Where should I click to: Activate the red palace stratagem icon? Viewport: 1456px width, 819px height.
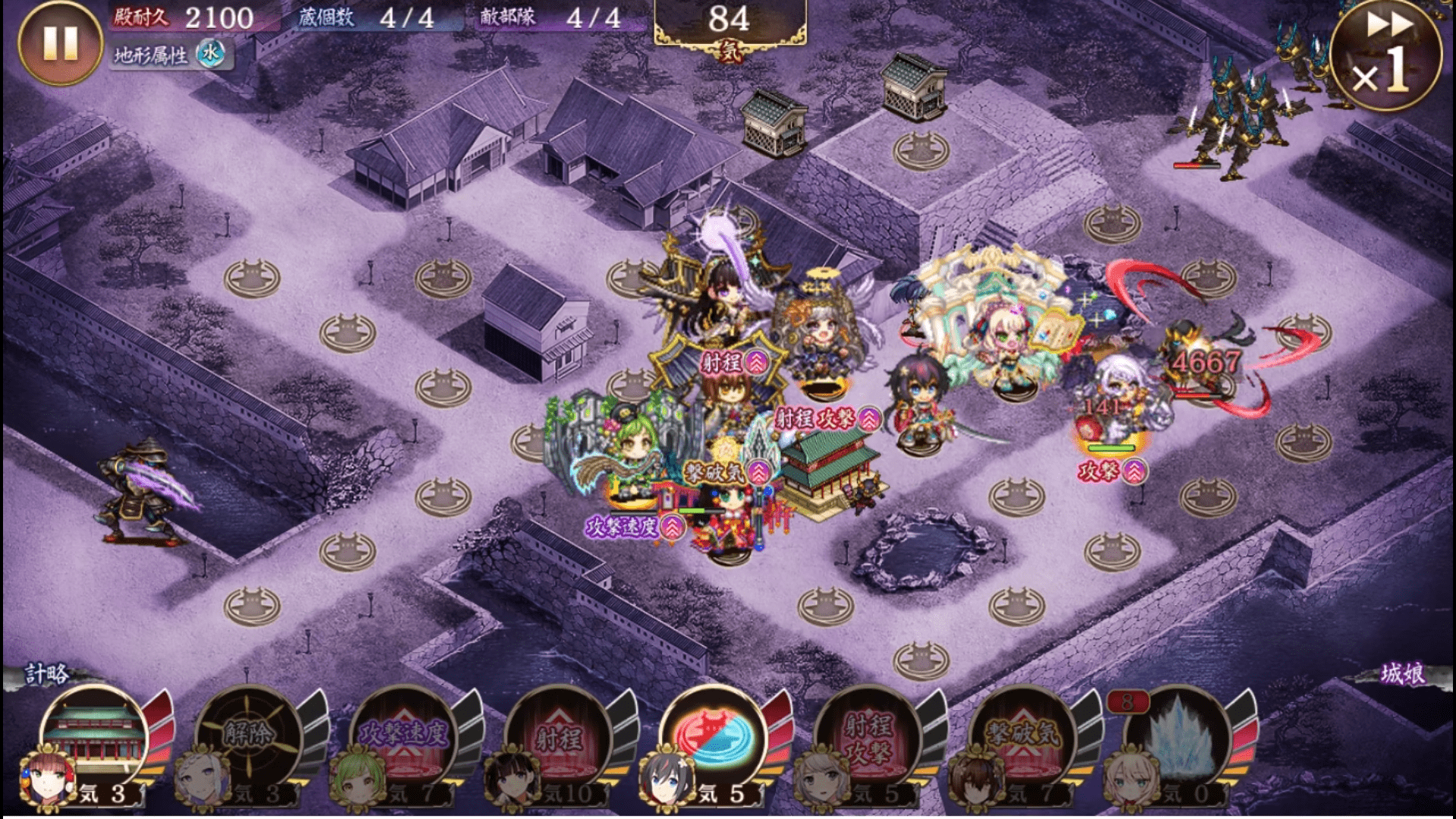coord(96,734)
